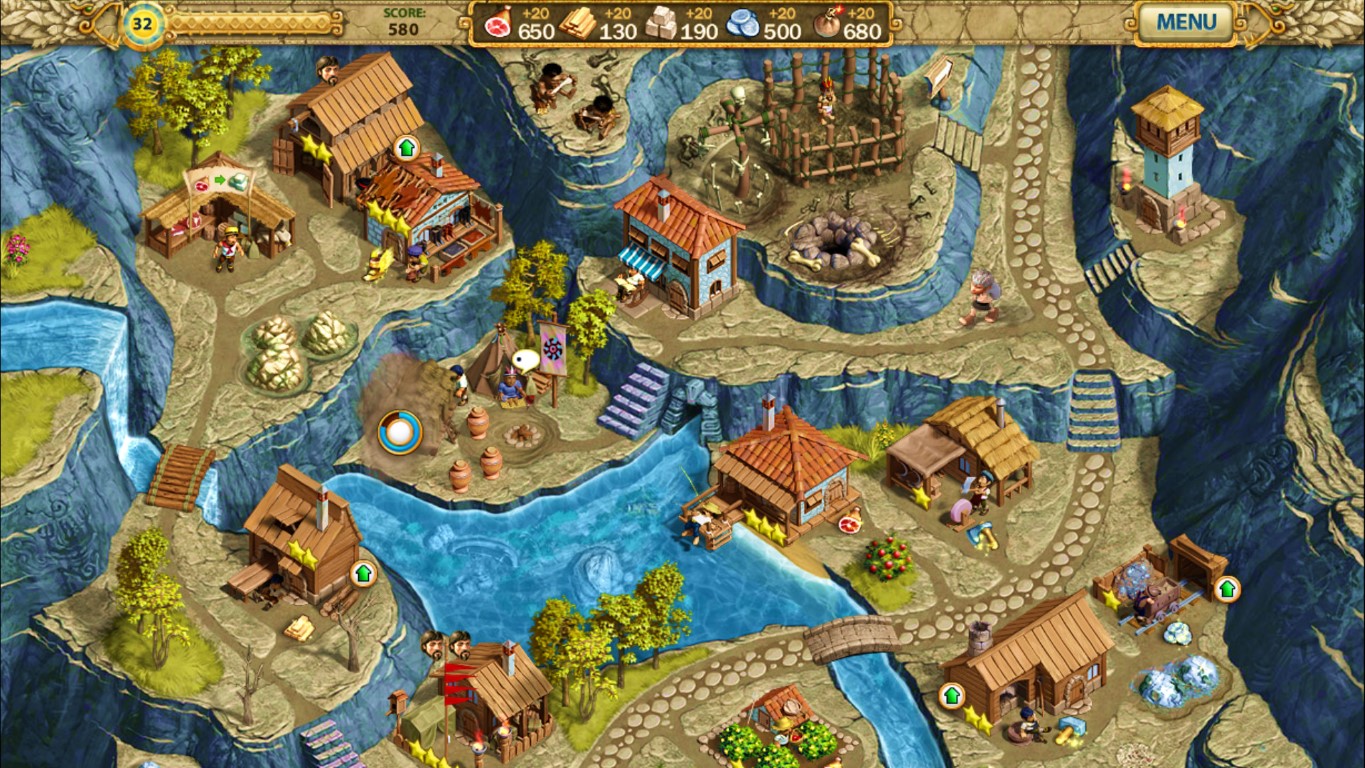1365x768 pixels.
Task: Open the MENU
Action: point(1185,22)
